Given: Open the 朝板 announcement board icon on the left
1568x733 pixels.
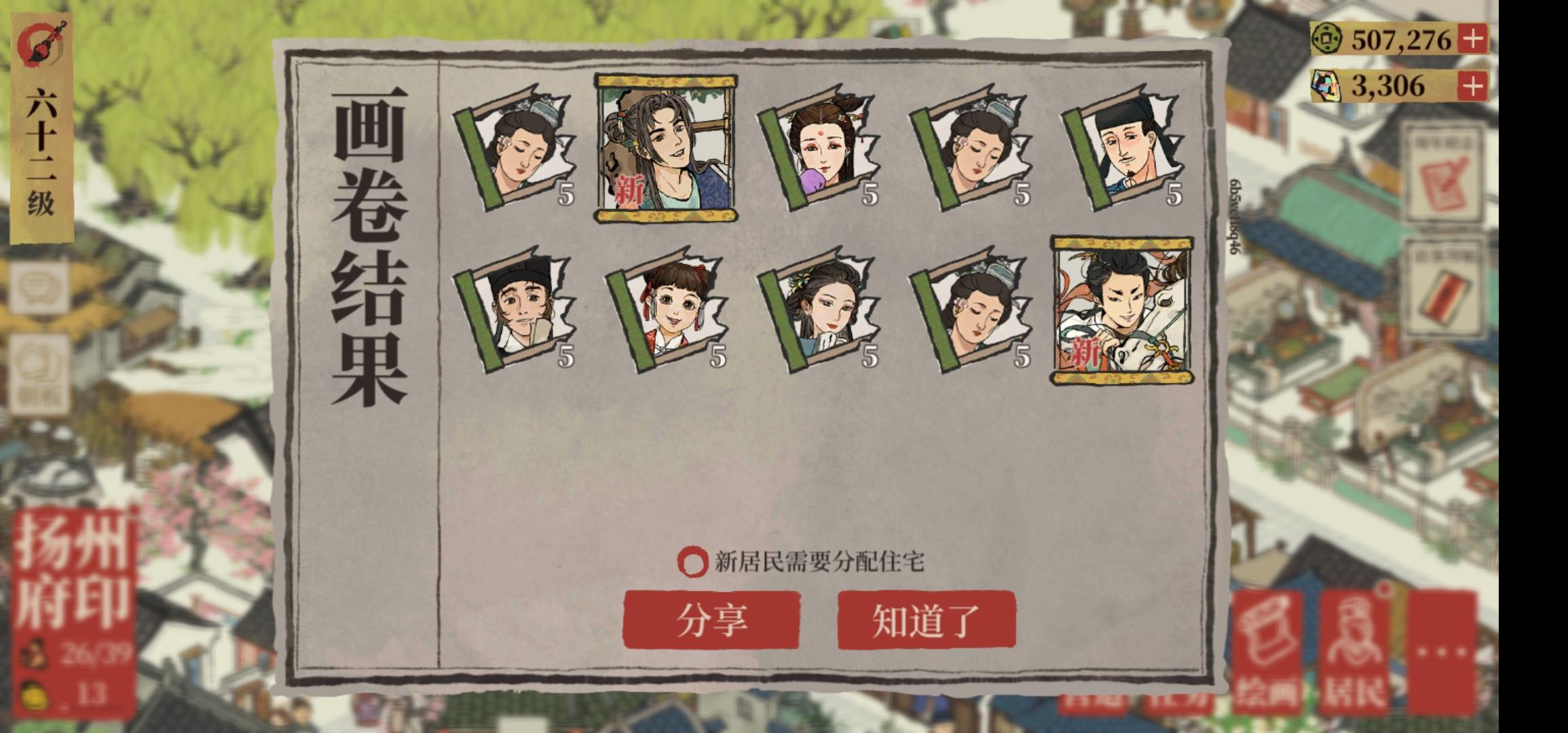Looking at the screenshot, I should coord(41,366).
